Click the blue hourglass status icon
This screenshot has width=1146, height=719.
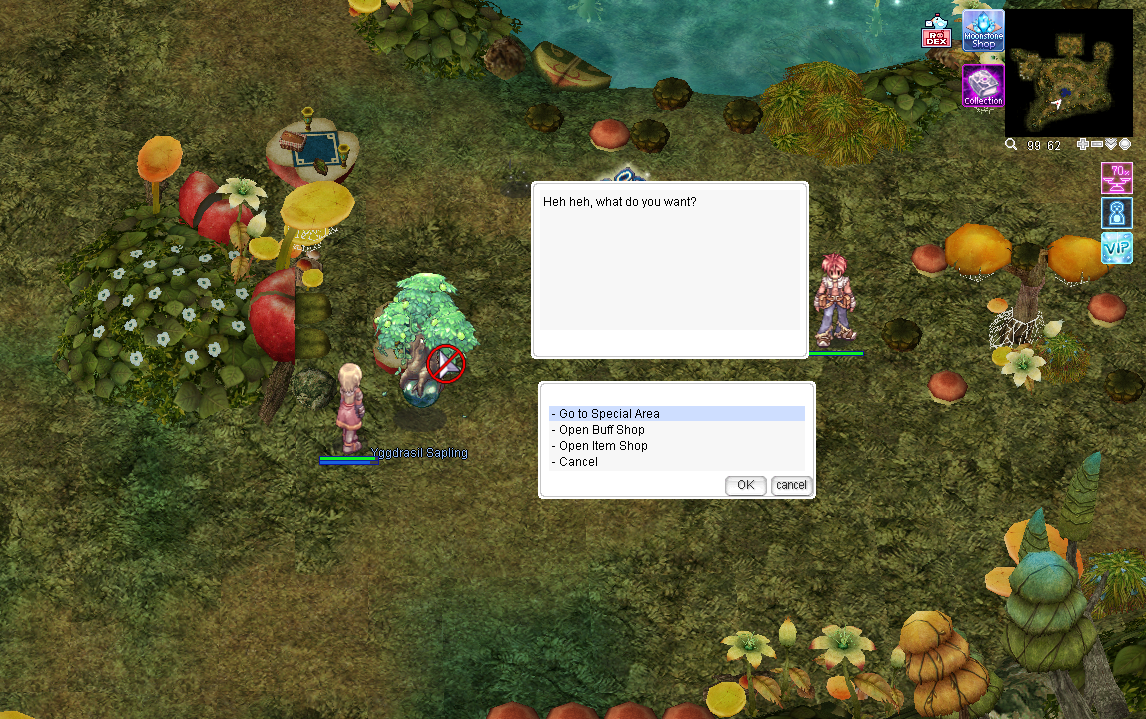pos(1116,213)
